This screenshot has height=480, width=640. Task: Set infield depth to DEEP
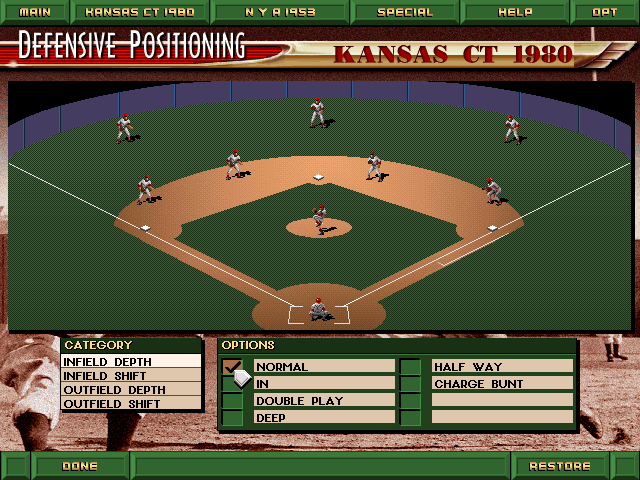324,418
